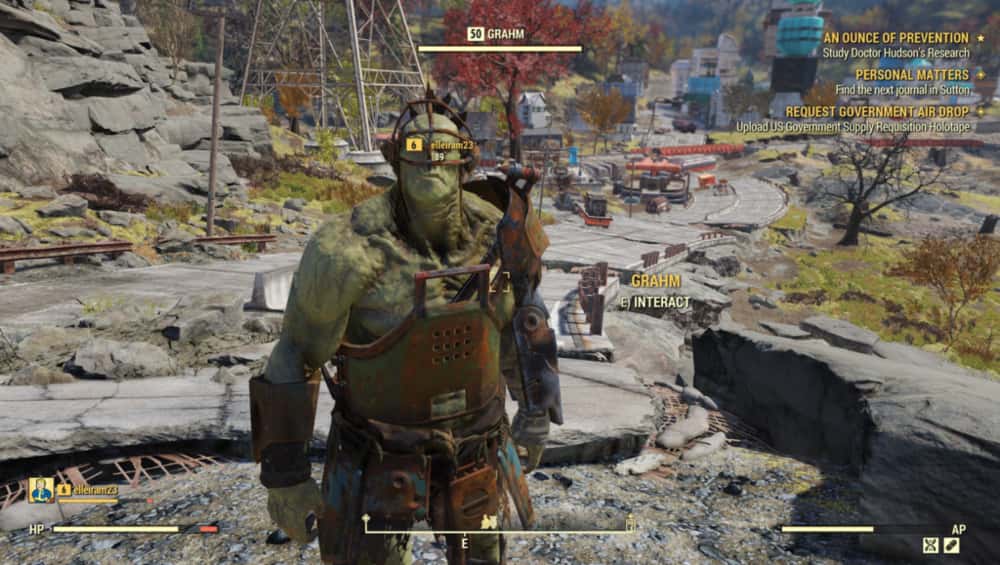The image size is (1000, 565).
Task: Click the Vault Boy player portrait
Action: pos(41,490)
